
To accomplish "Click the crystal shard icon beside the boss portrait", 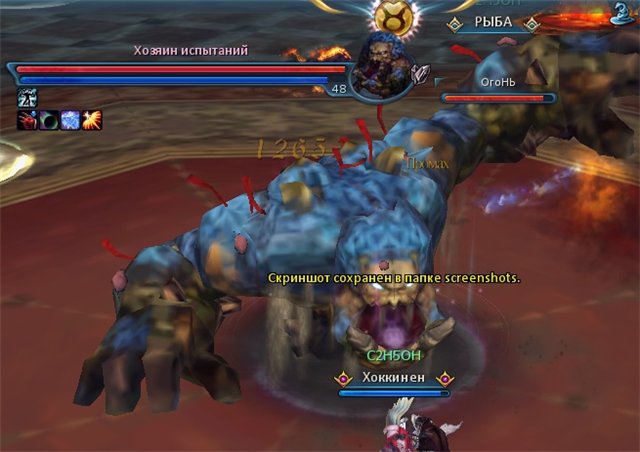I will click(421, 73).
